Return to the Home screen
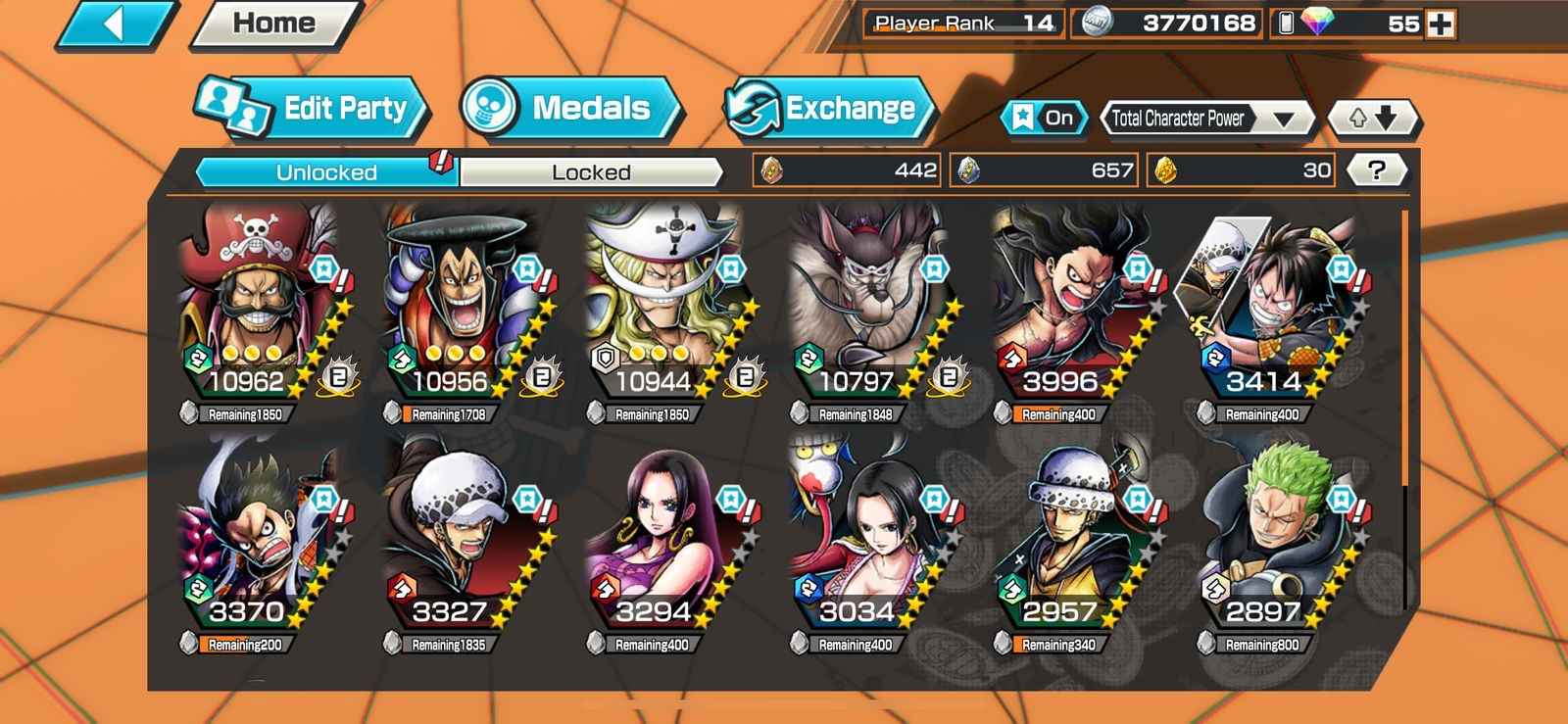The image size is (1568, 724). tap(274, 24)
